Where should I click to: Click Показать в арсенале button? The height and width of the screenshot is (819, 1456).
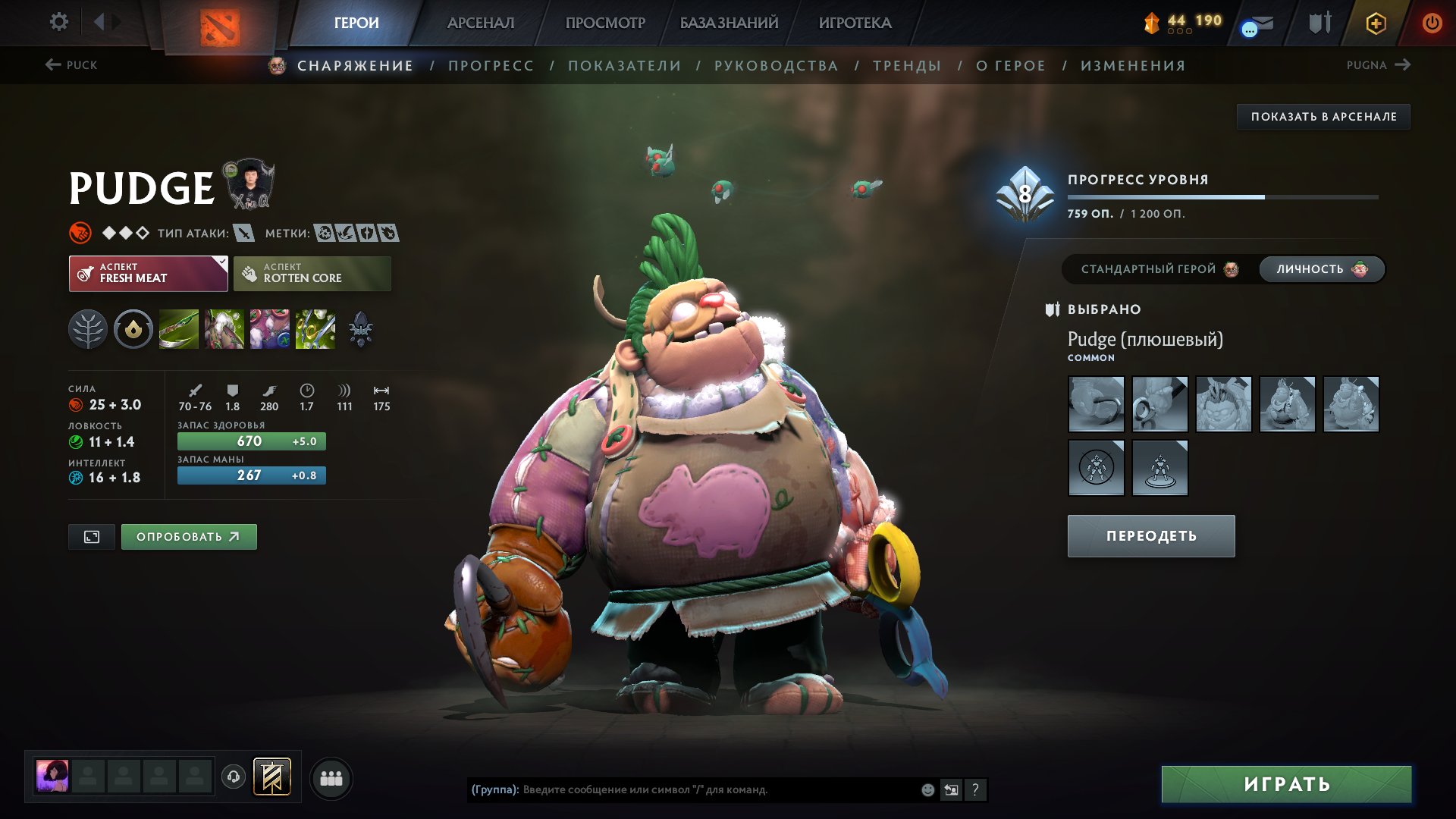(1323, 117)
